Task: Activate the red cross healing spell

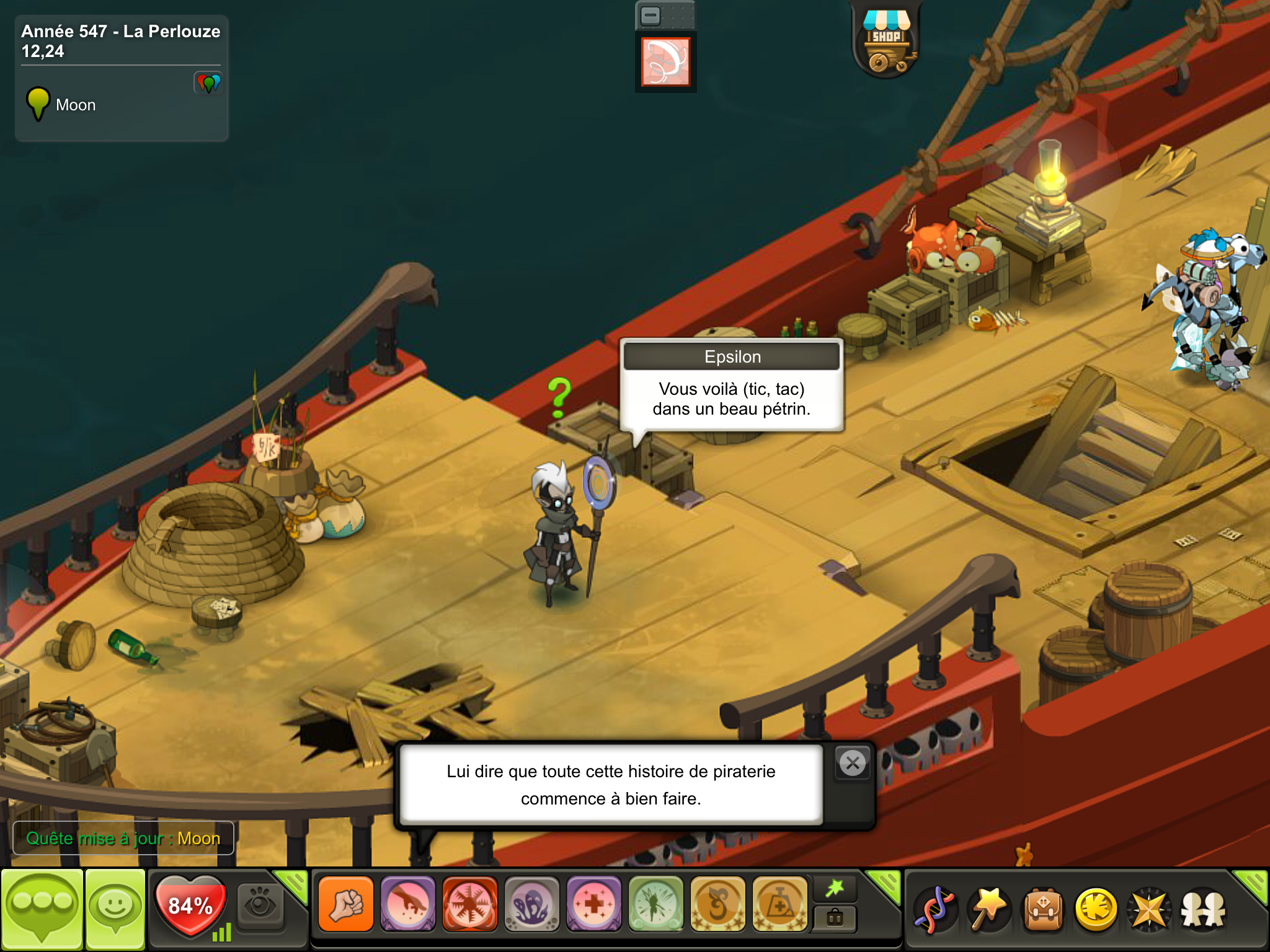Action: [594, 905]
